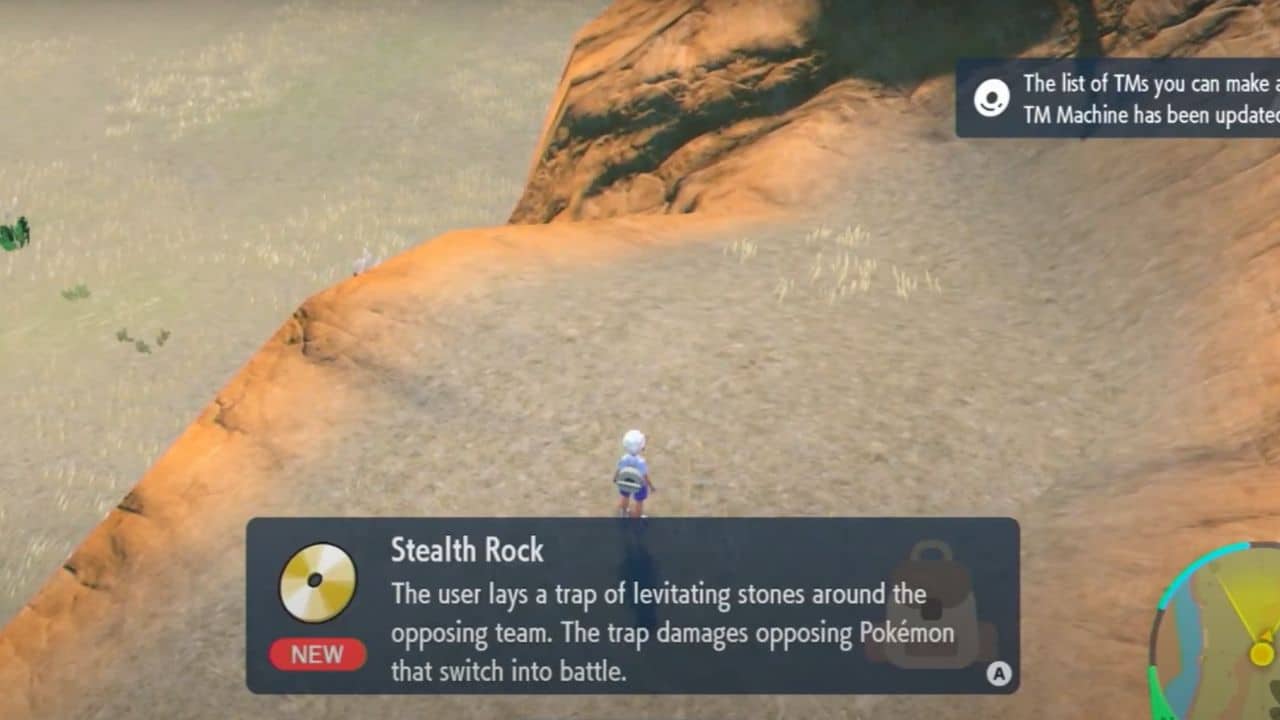Click the red NEW badge
The image size is (1280, 720).
tap(317, 655)
